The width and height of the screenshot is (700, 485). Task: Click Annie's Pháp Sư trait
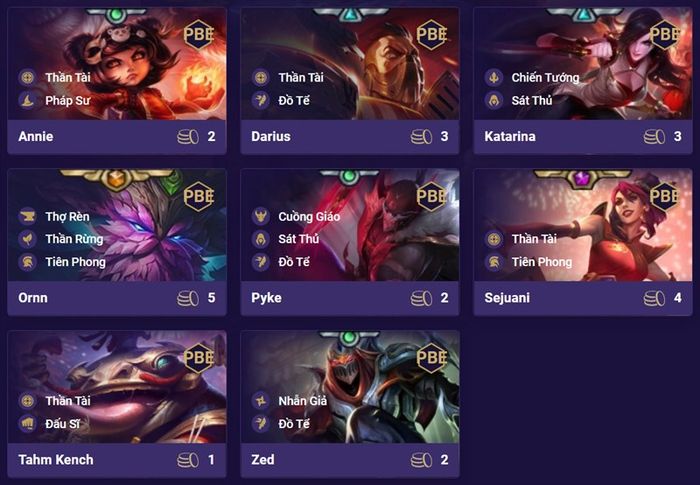click(67, 100)
